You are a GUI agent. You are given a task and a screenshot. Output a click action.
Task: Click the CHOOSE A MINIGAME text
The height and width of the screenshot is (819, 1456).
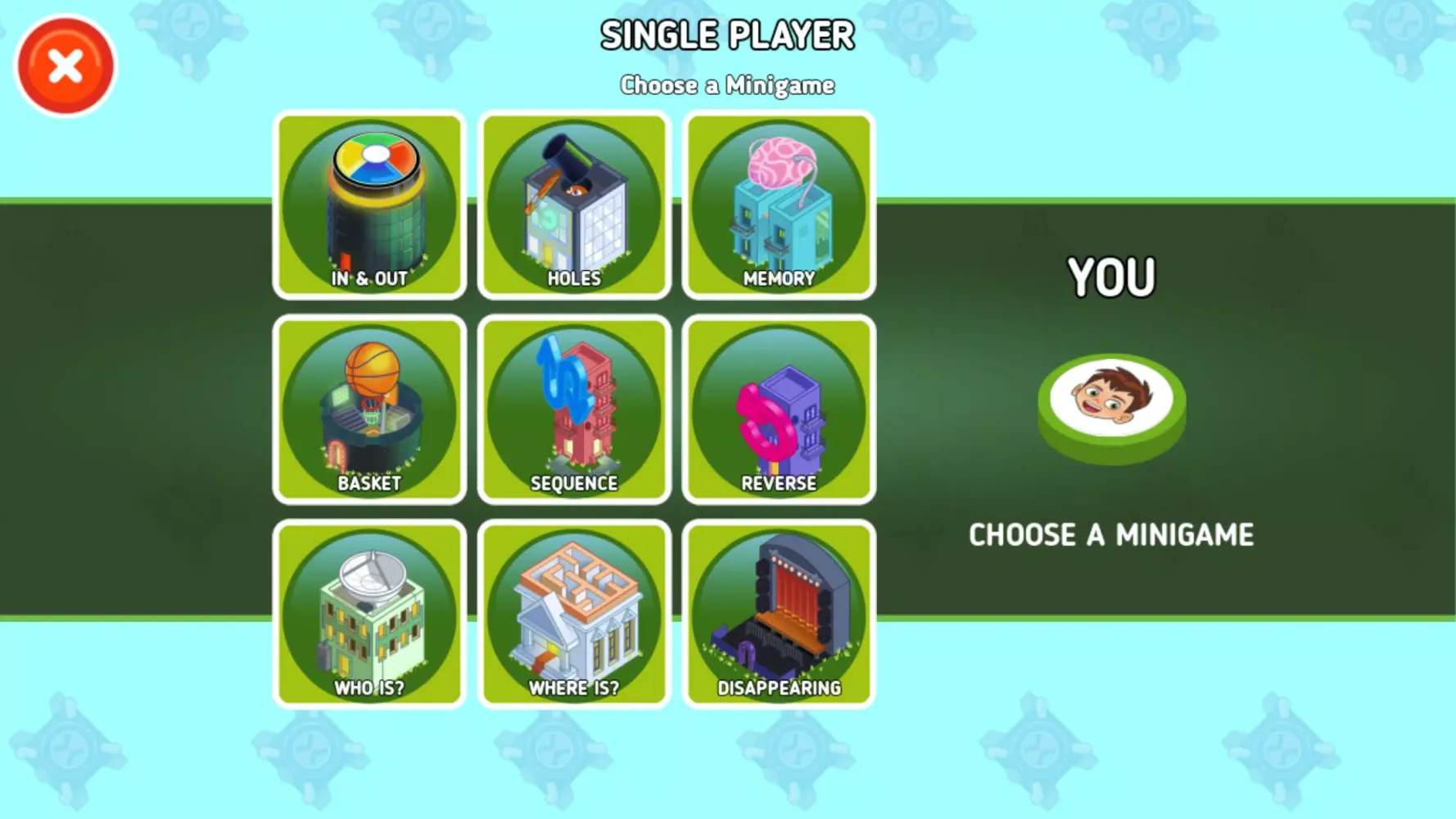point(1110,535)
